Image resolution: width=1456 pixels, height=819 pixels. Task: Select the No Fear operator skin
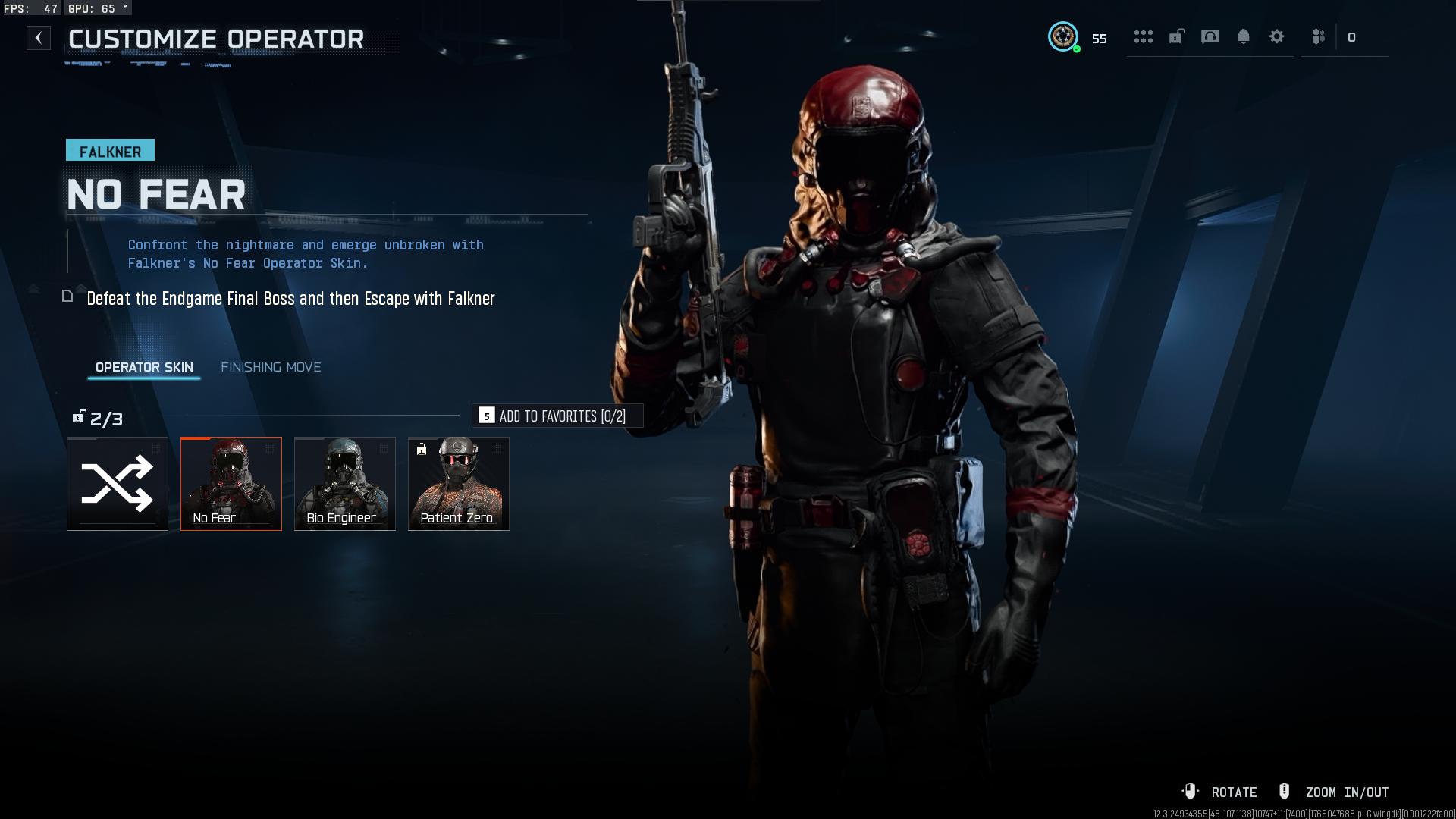click(x=231, y=484)
